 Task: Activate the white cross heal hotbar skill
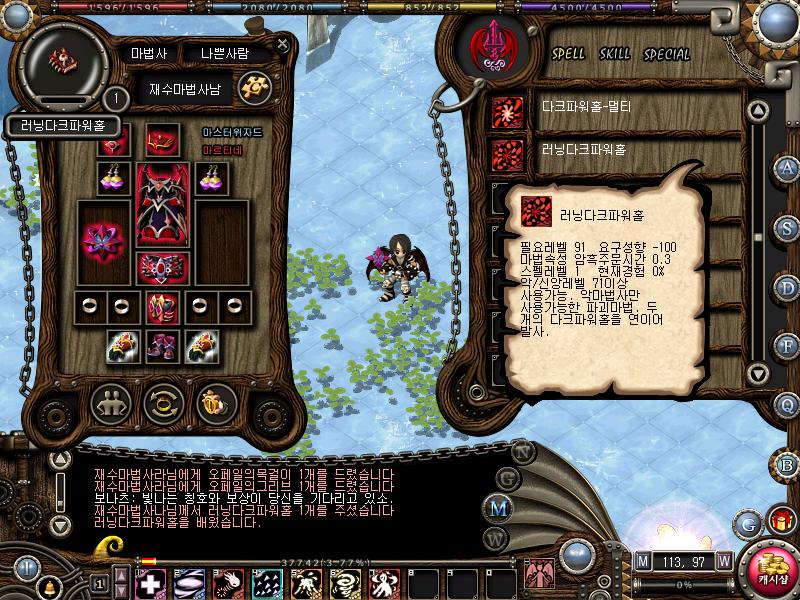tap(151, 582)
